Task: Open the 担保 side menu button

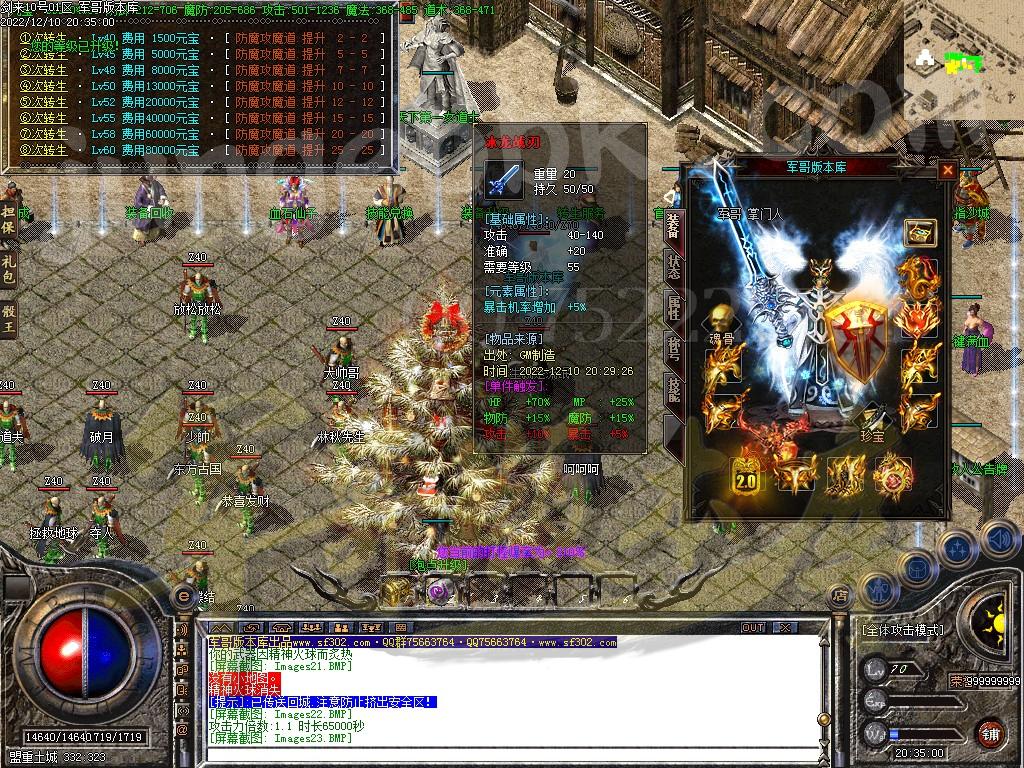Action: 9,219
